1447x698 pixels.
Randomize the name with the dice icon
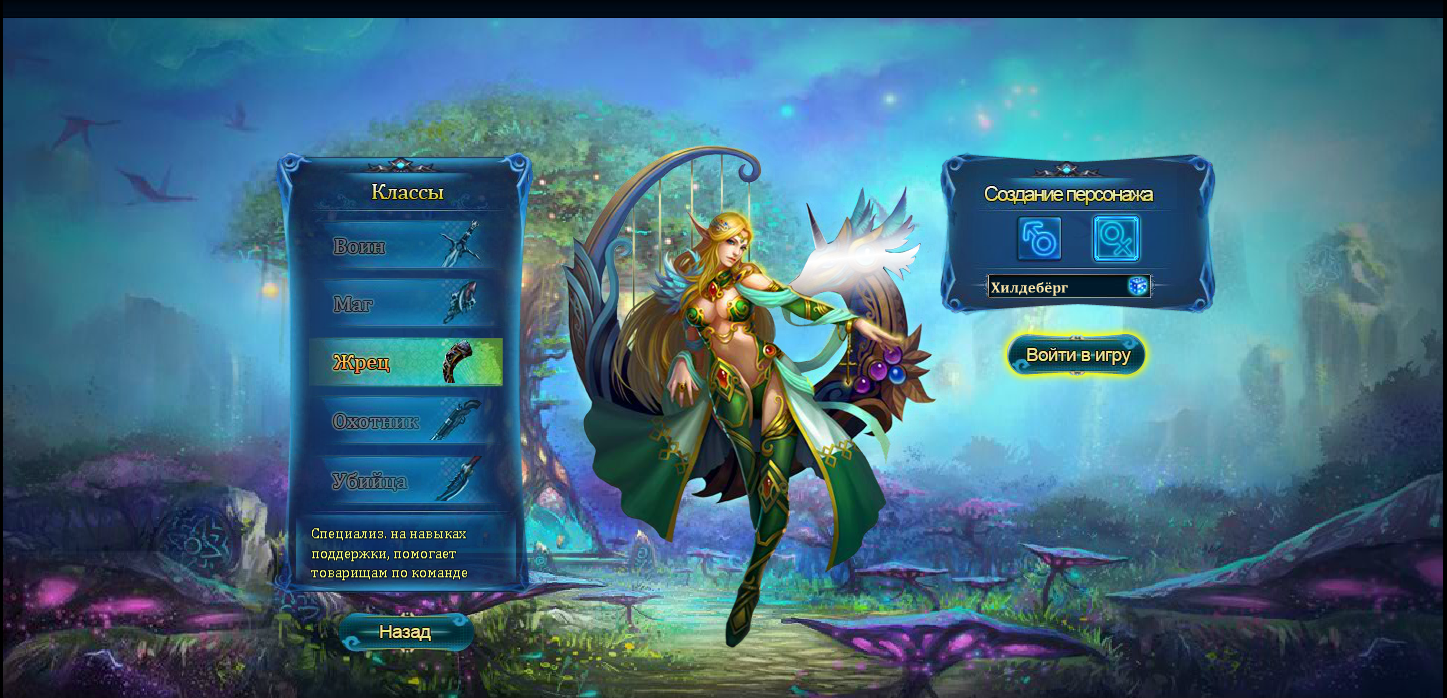pyautogui.click(x=1138, y=287)
